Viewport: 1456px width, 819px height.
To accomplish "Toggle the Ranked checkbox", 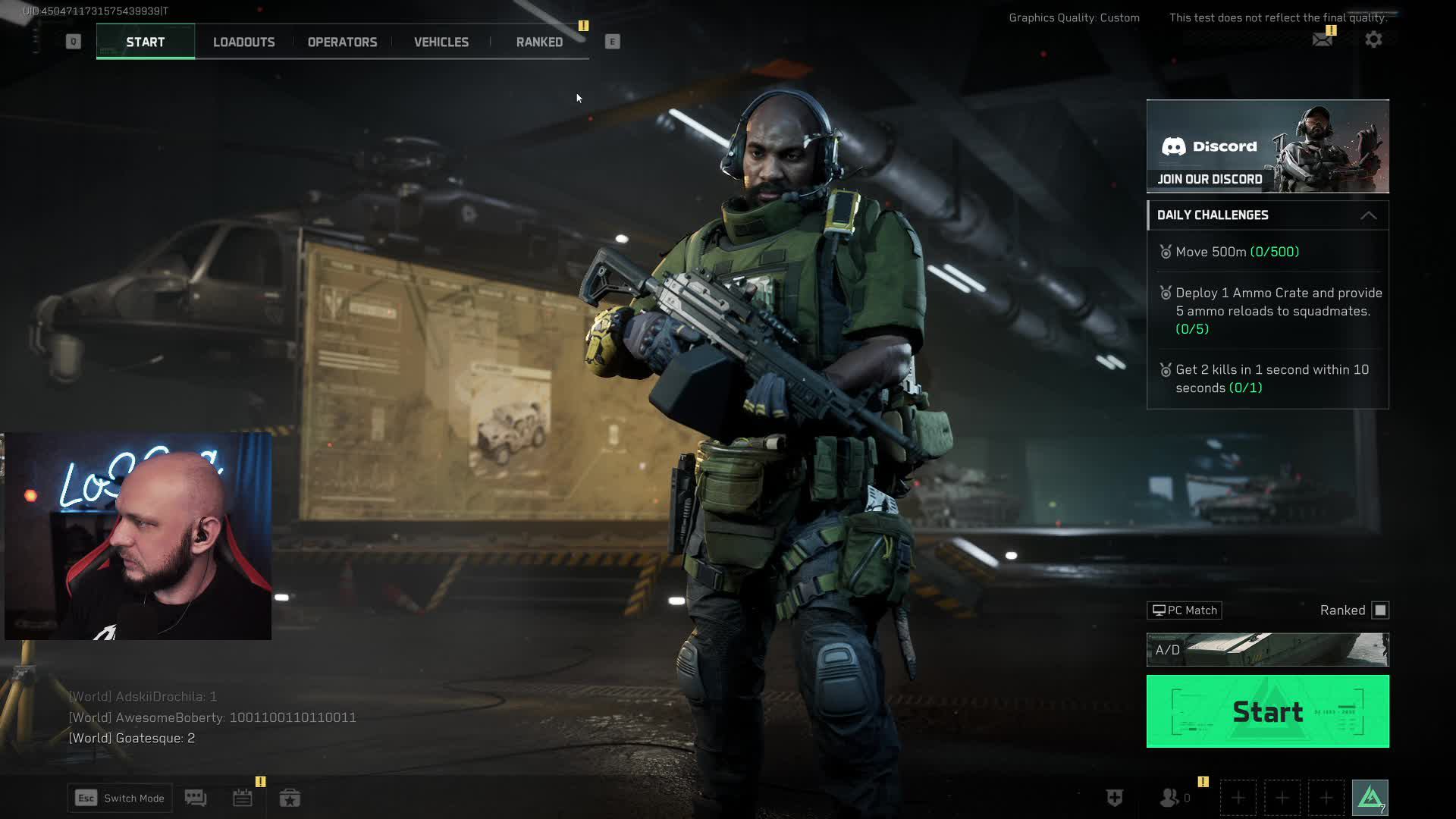I will (x=1380, y=610).
